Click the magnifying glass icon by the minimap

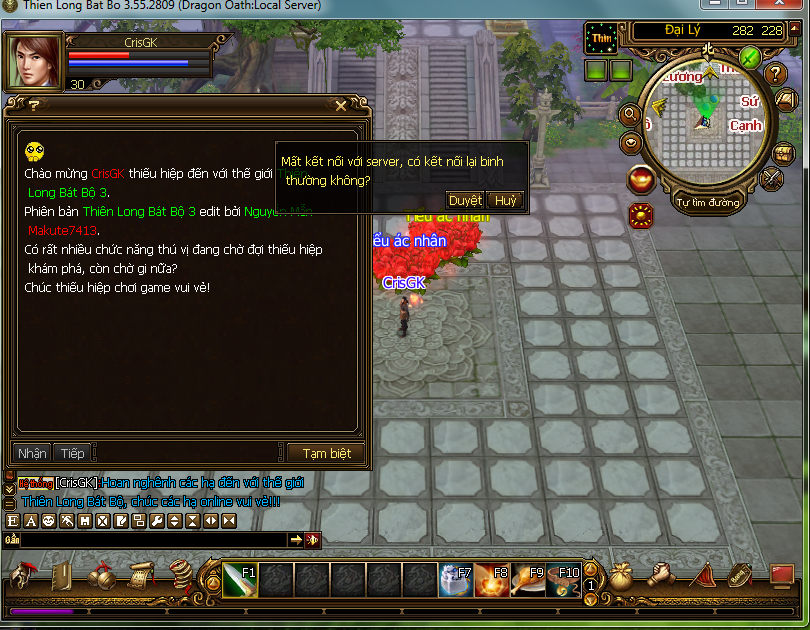tap(631, 114)
